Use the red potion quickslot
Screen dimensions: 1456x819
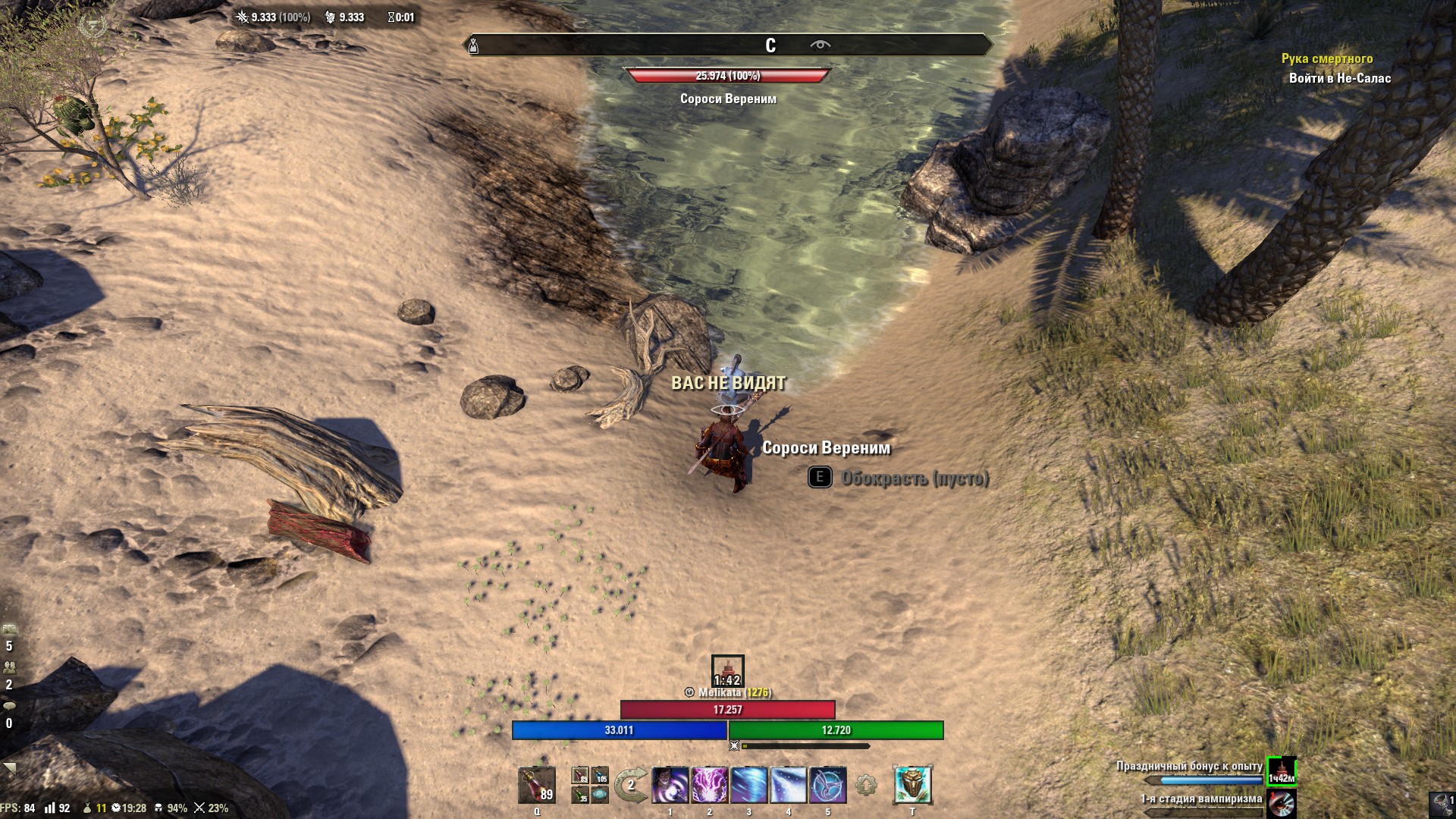[x=536, y=785]
